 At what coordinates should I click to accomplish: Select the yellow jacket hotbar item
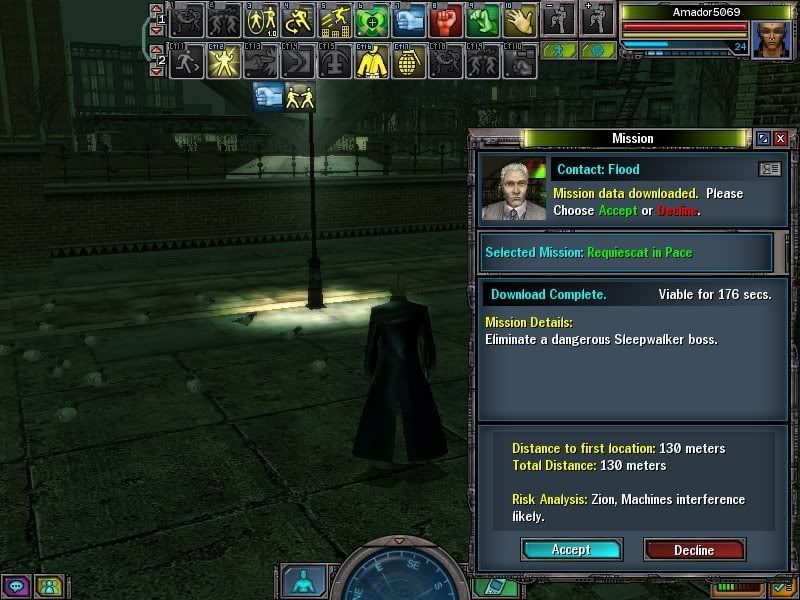[x=372, y=62]
